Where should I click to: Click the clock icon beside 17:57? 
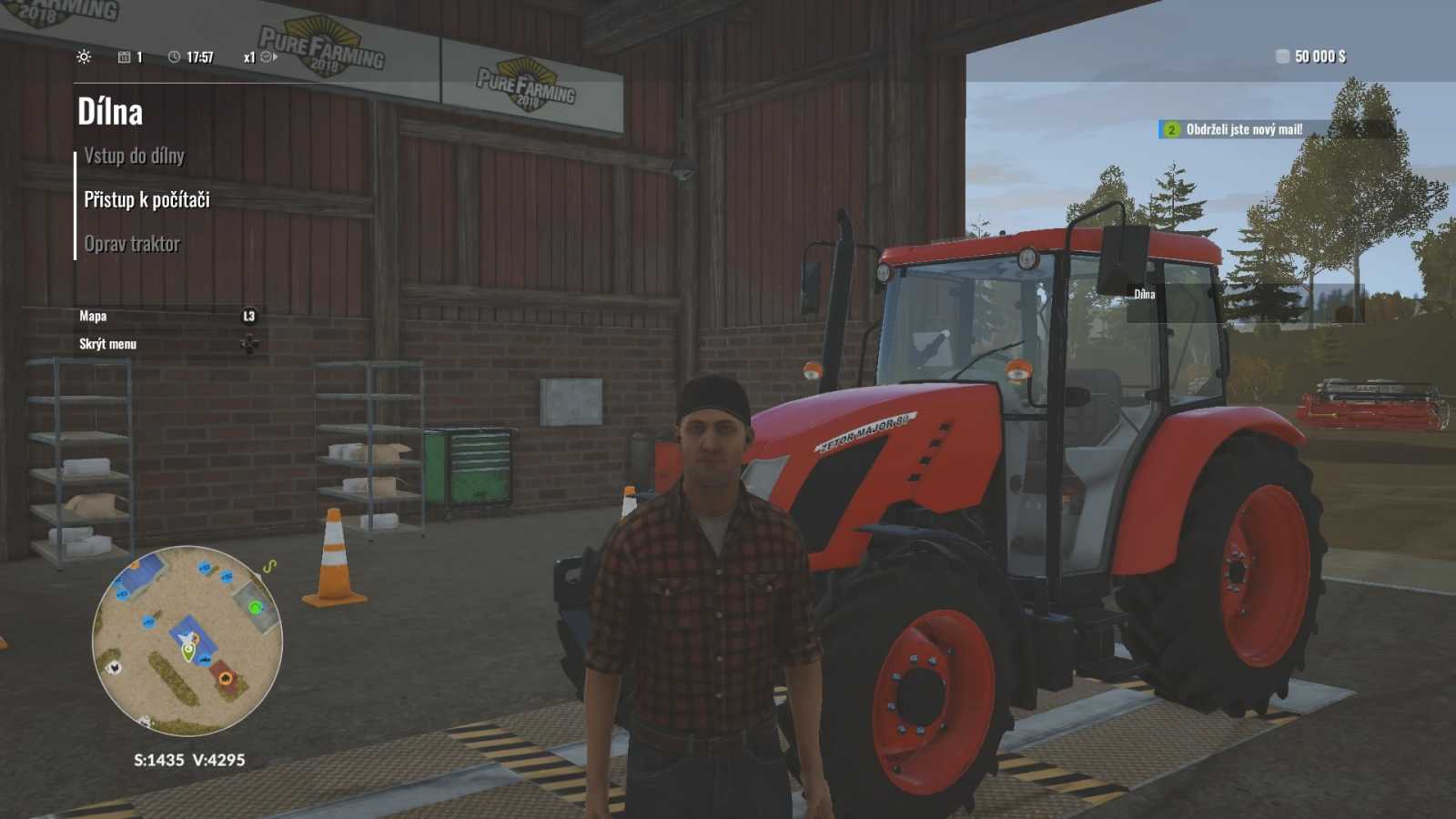(x=175, y=56)
